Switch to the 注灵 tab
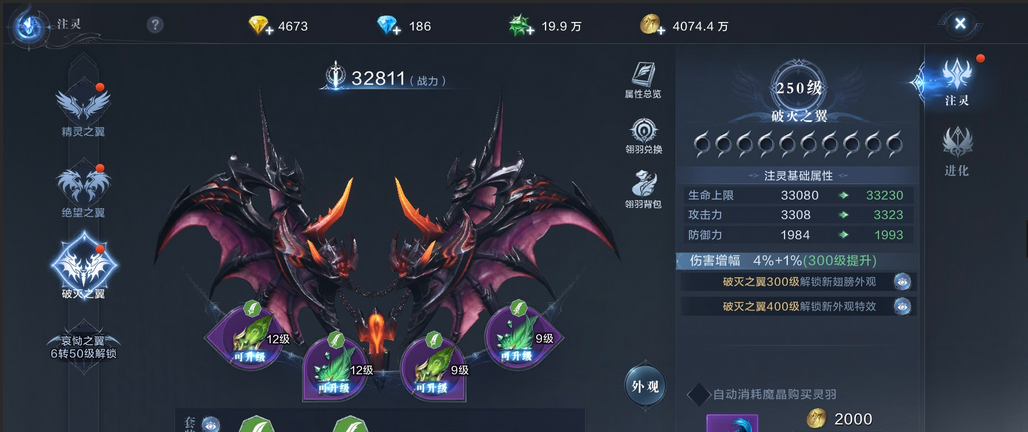 click(956, 80)
